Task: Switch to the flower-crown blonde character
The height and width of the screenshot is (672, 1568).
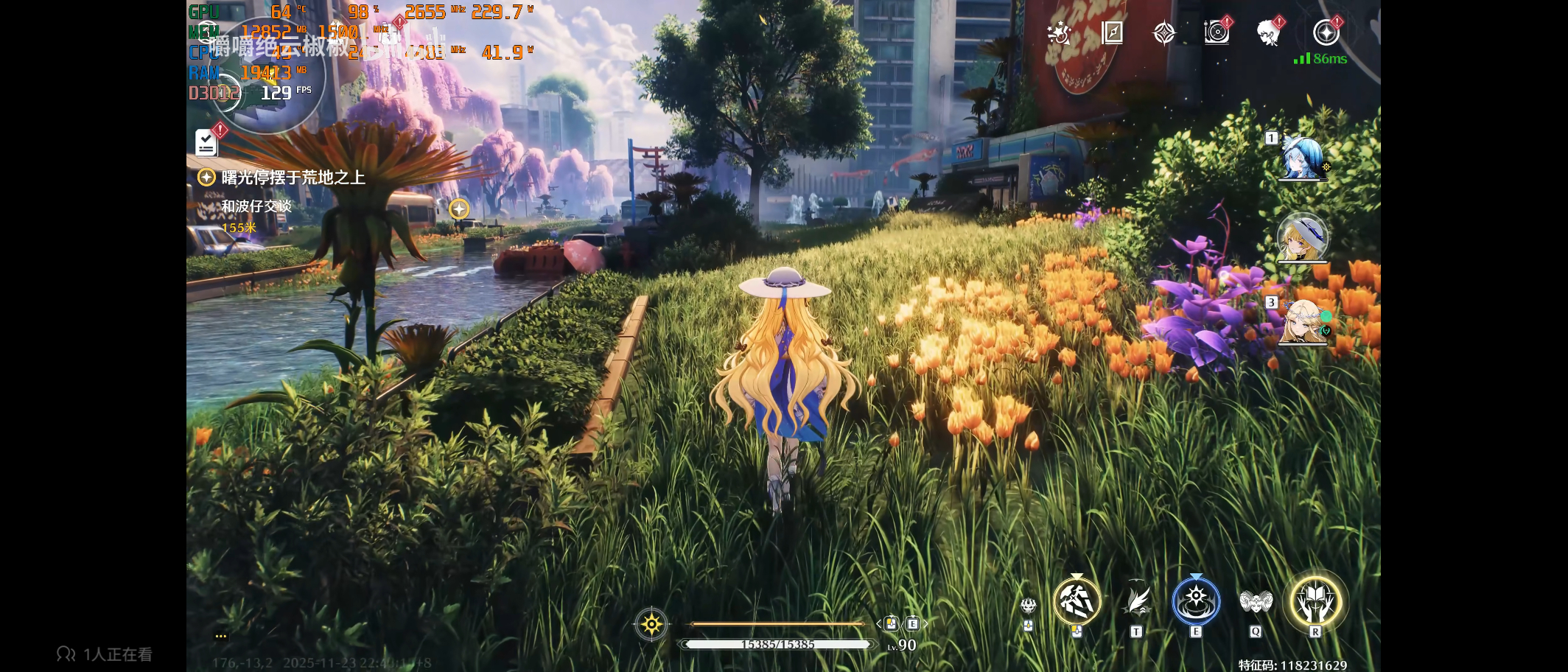Action: point(1302,322)
